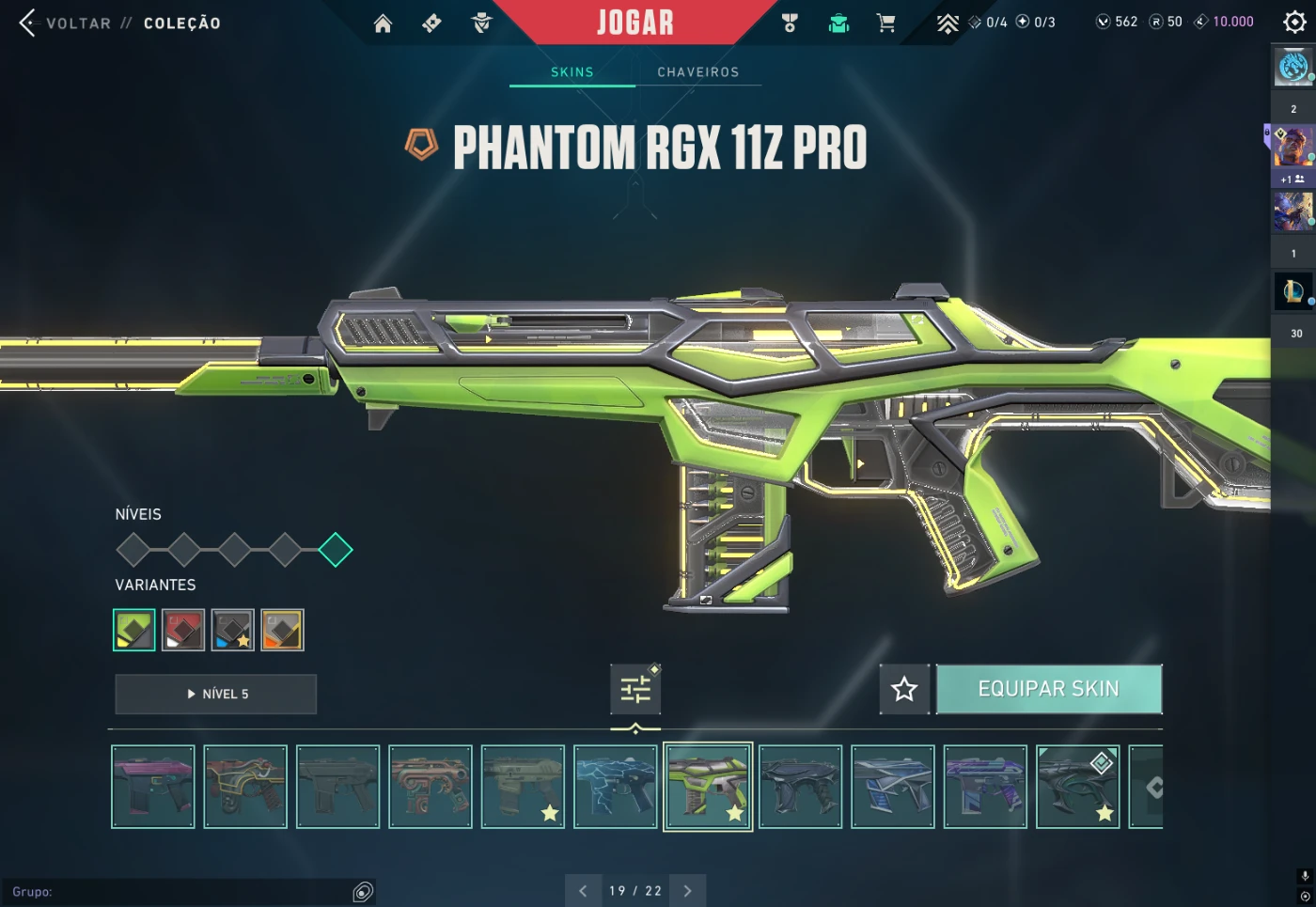Select the blue lightning Phantom skin thumbnail

pos(615,787)
